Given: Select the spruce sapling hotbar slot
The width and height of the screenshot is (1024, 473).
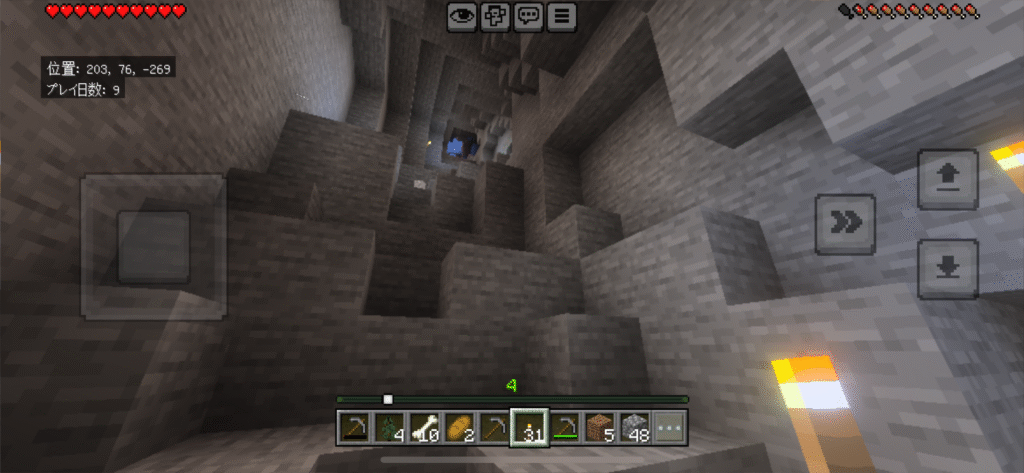Looking at the screenshot, I should pyautogui.click(x=390, y=427).
